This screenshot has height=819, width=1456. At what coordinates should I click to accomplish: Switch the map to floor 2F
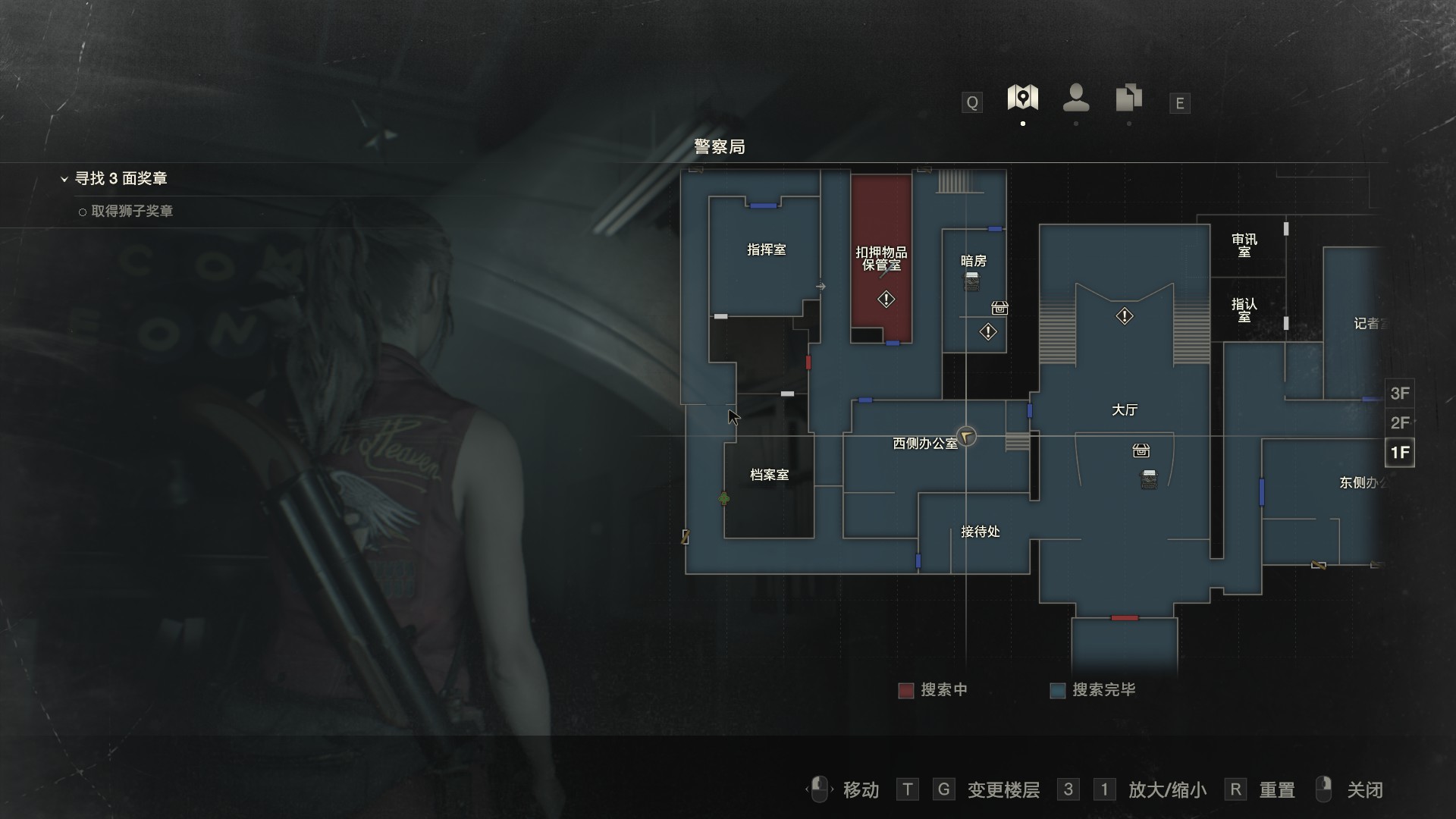[x=1399, y=423]
